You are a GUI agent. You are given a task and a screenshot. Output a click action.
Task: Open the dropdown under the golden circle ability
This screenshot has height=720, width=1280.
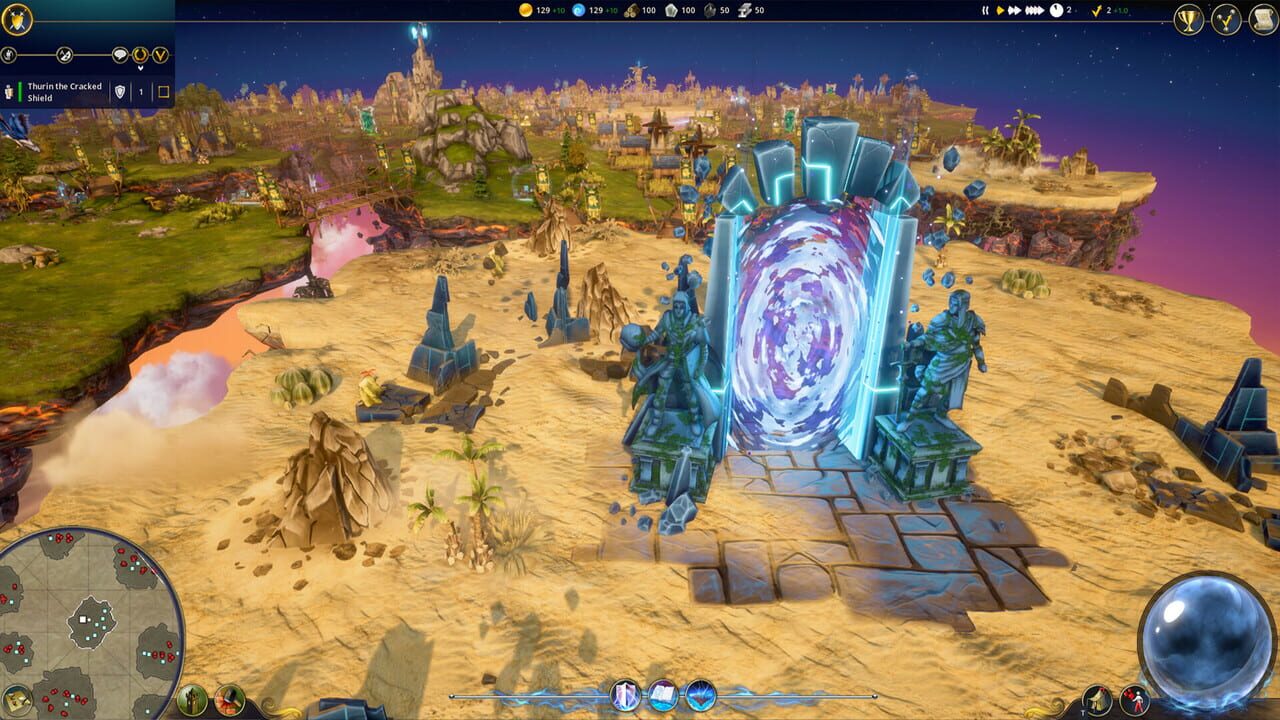[x=141, y=67]
